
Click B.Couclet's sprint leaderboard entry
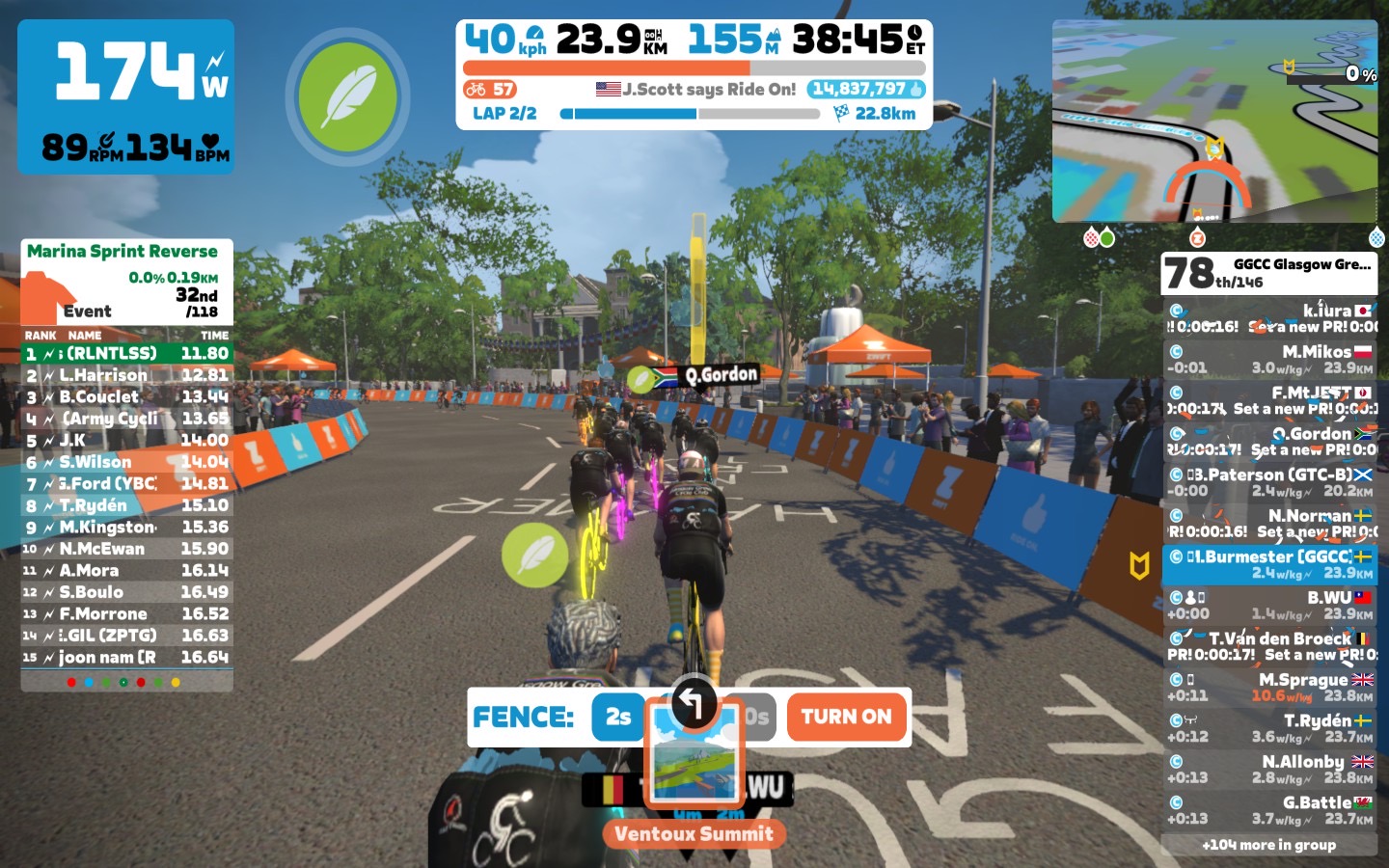tap(126, 397)
